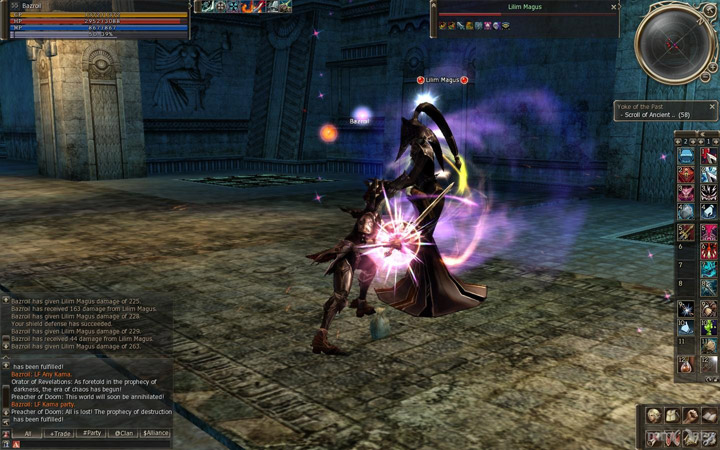
Task: Select the #Party chat tab
Action: pos(92,434)
